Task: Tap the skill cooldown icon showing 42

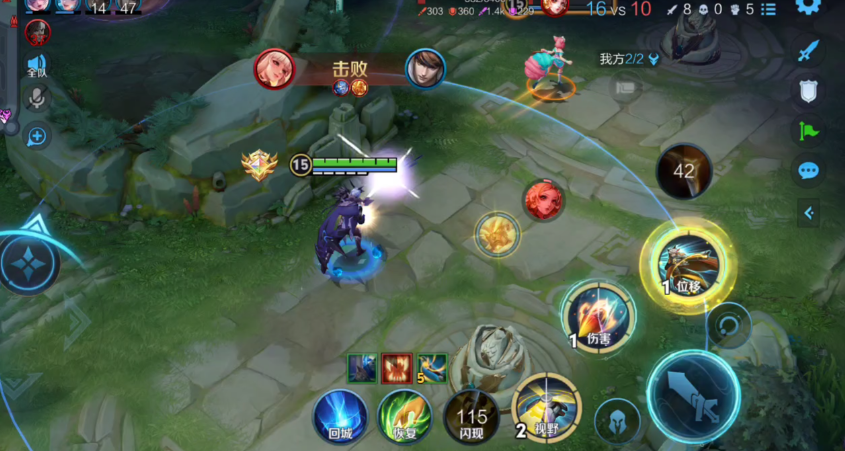Action: pyautogui.click(x=684, y=171)
